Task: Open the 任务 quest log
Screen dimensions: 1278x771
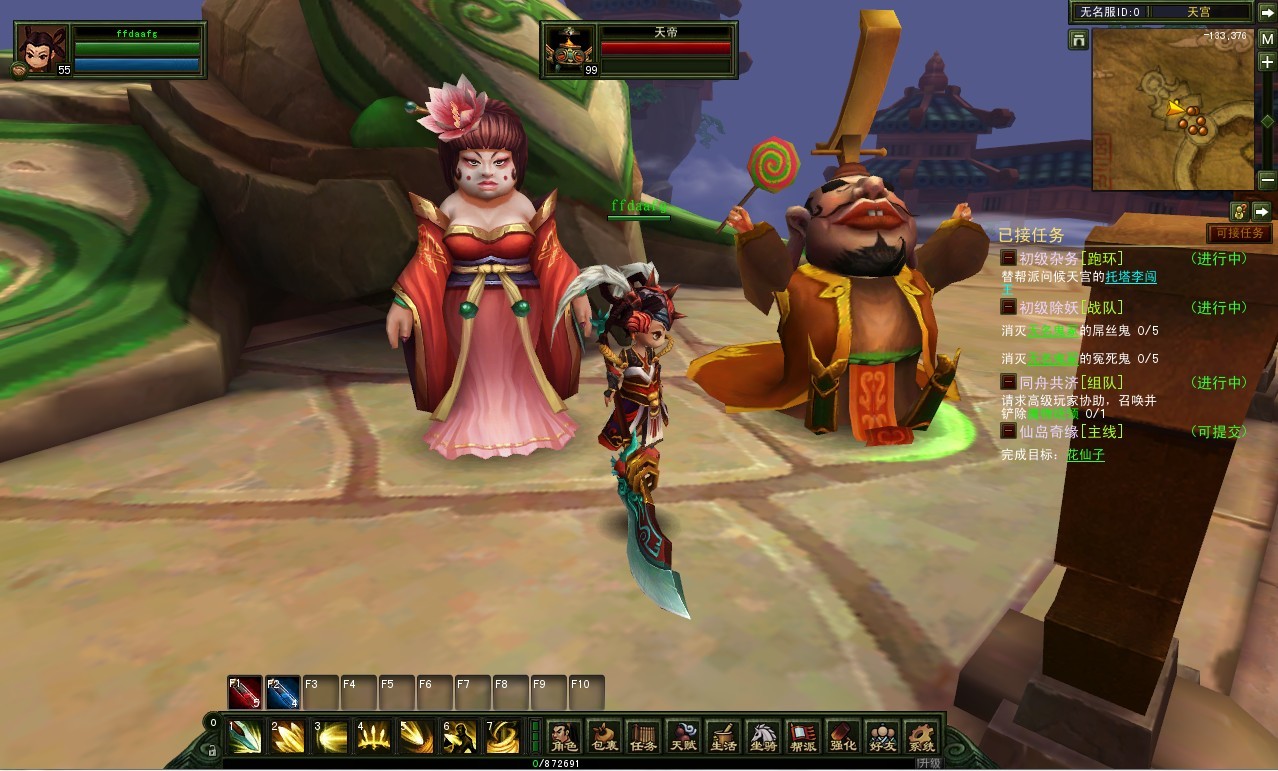Action: [643, 738]
